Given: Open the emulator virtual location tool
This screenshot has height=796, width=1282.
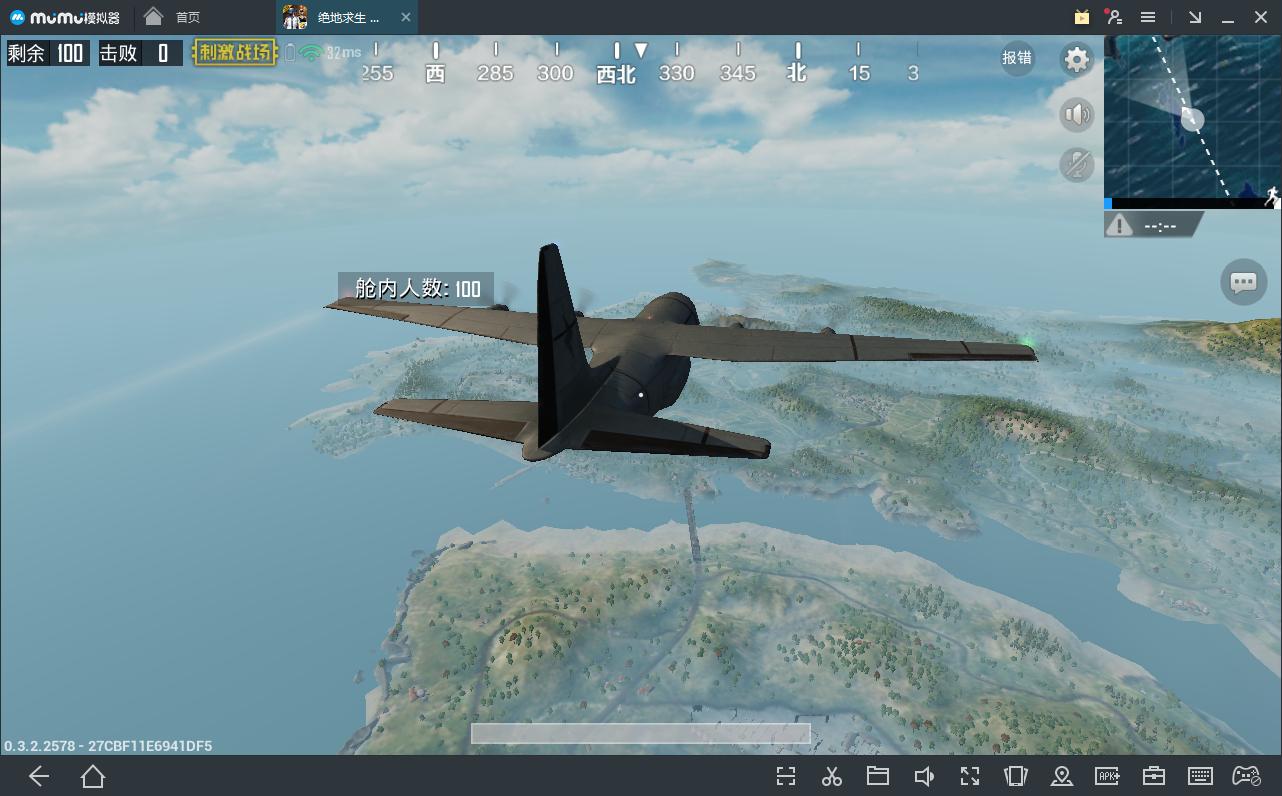Looking at the screenshot, I should click(1062, 776).
